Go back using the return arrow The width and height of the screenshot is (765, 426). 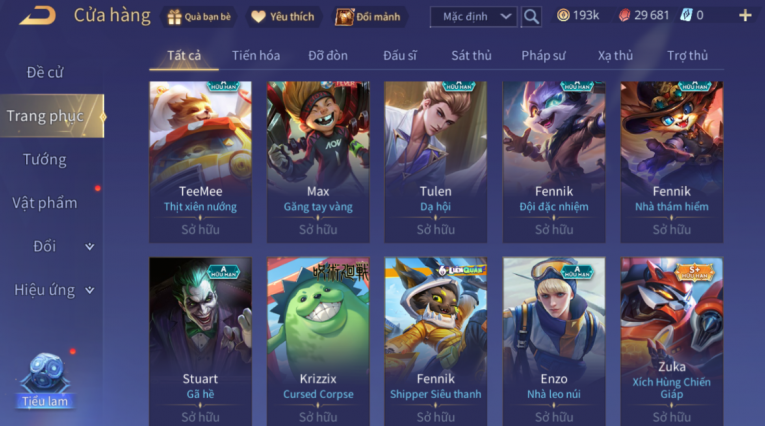tap(36, 15)
